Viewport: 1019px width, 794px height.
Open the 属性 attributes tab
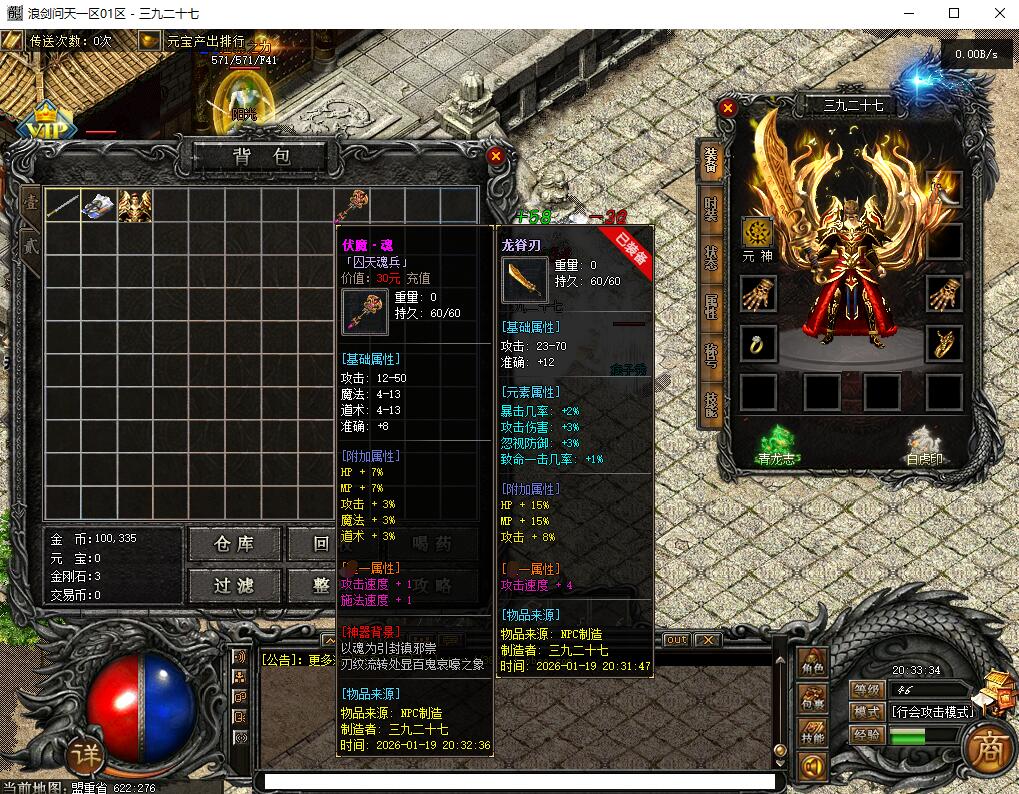(x=710, y=306)
